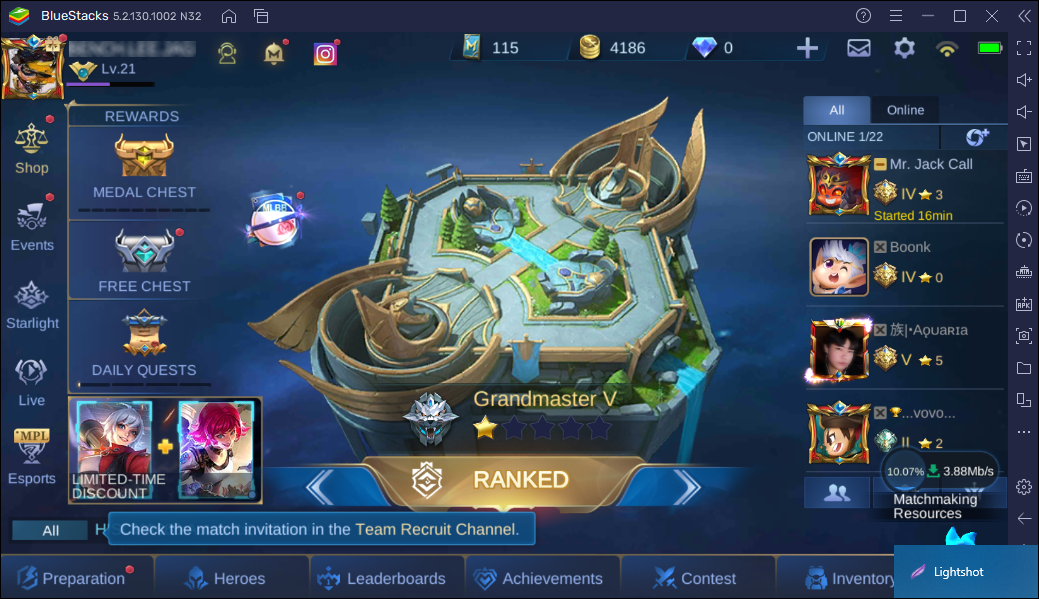The height and width of the screenshot is (599, 1039).
Task: Go to the Heroes screen
Action: (226, 578)
